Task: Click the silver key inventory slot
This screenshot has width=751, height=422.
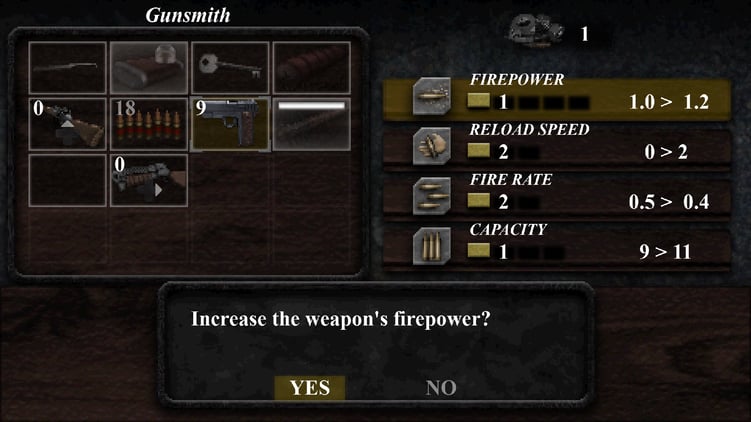Action: pos(230,67)
